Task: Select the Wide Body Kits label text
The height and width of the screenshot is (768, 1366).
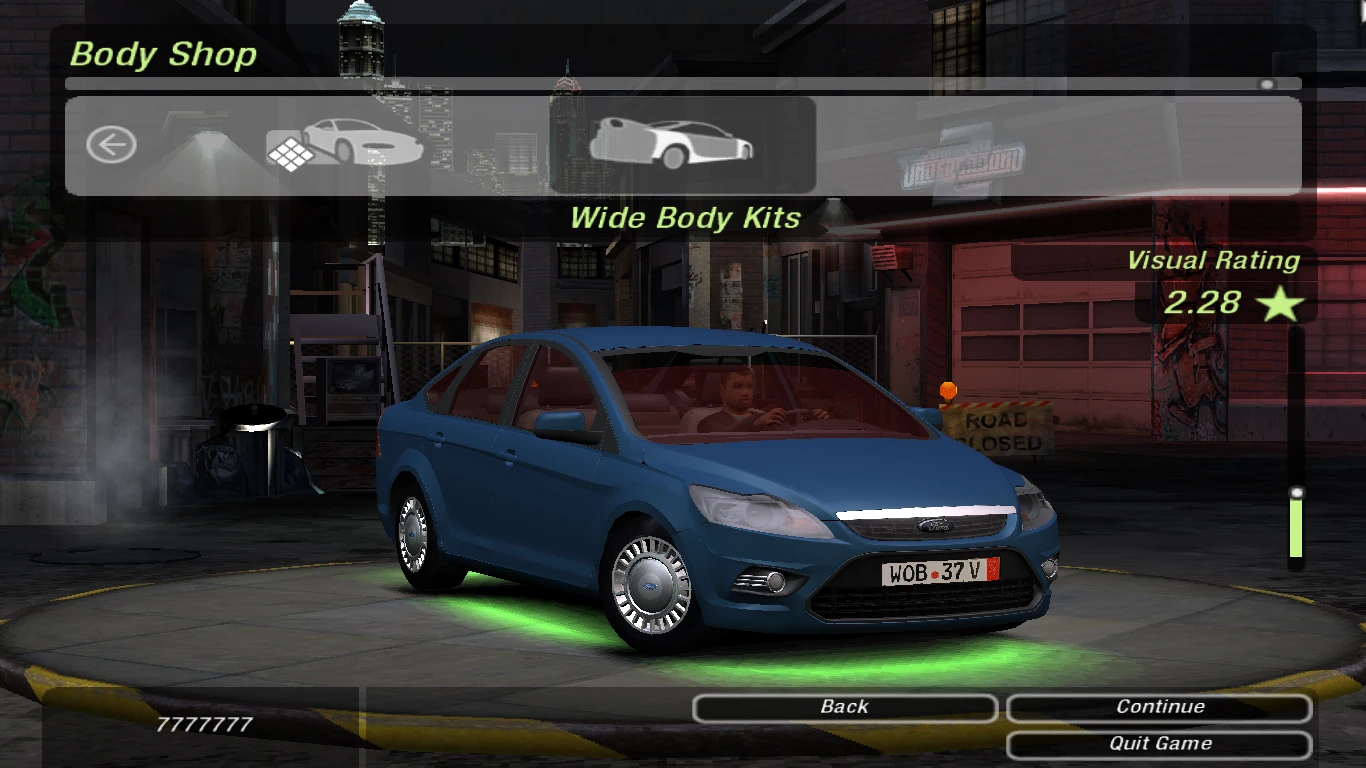Action: pos(685,218)
